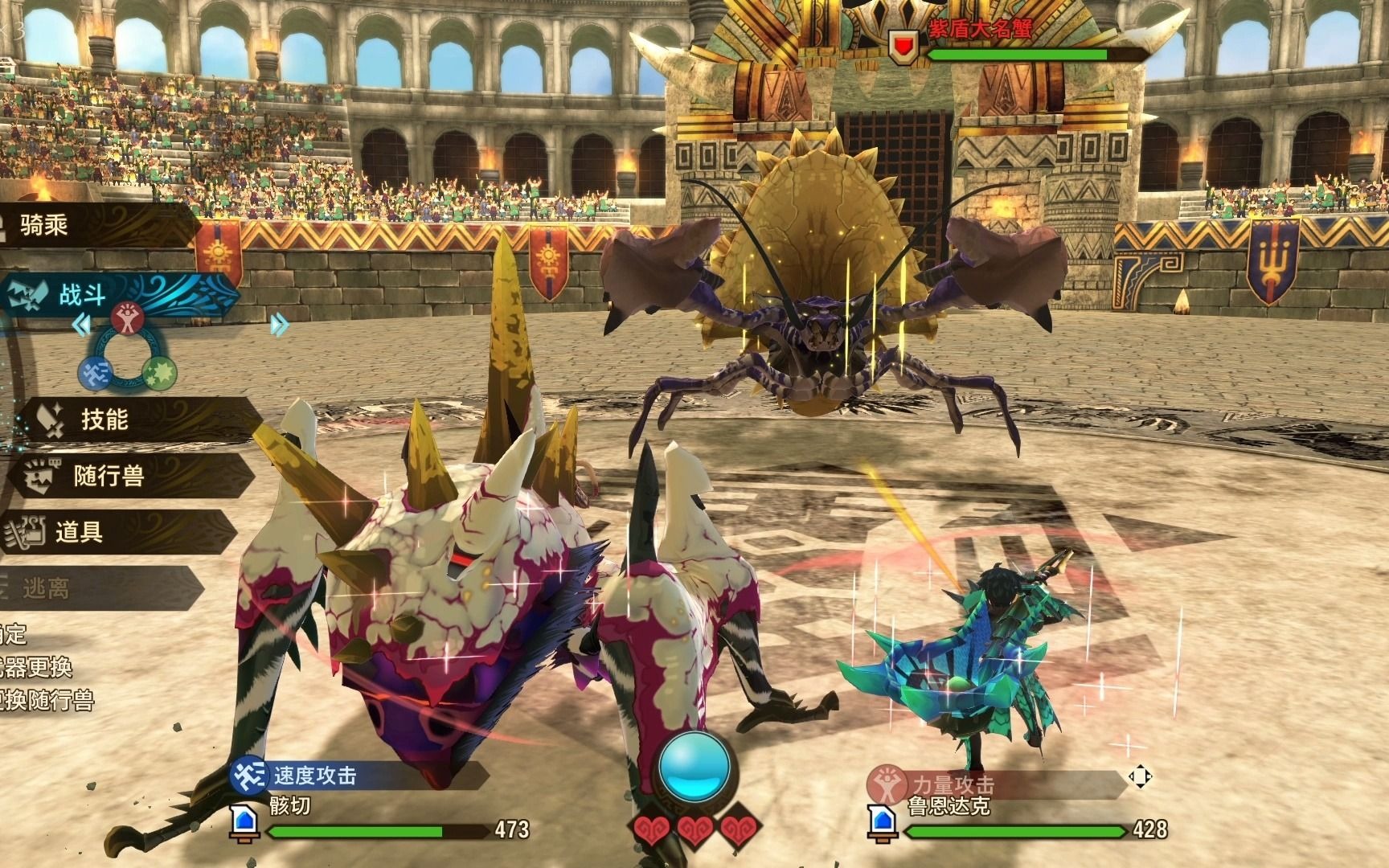Open the 道具 items menu

(79, 532)
